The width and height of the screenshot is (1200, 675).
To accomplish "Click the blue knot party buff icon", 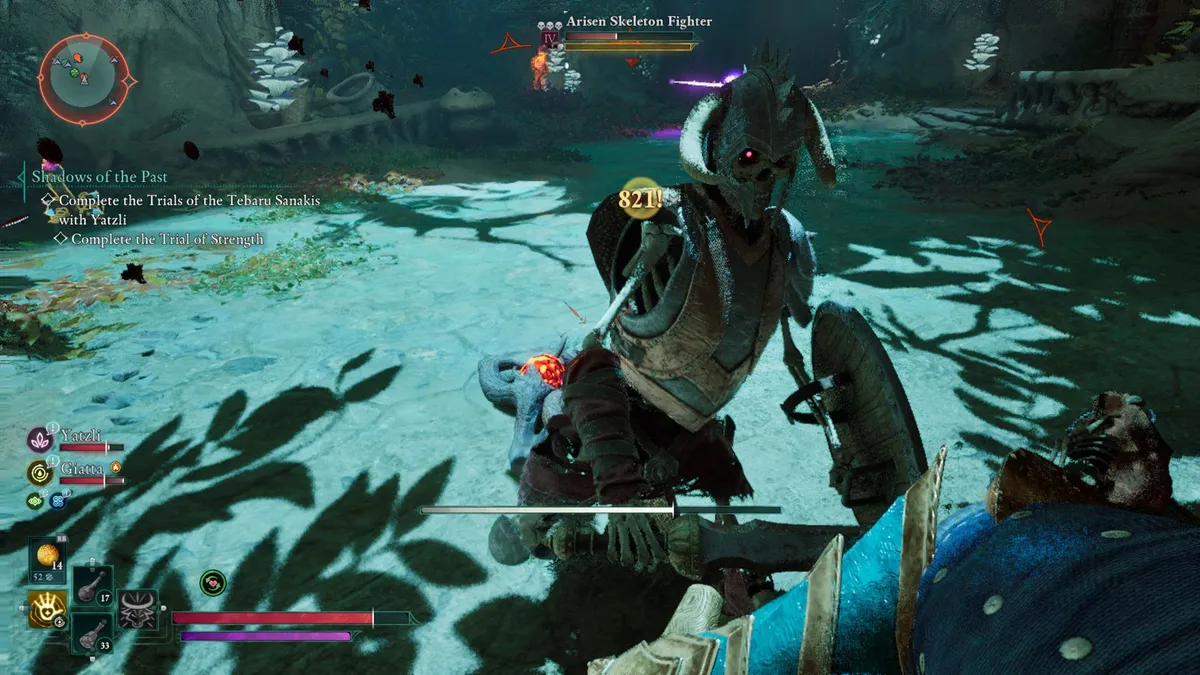I will (58, 501).
